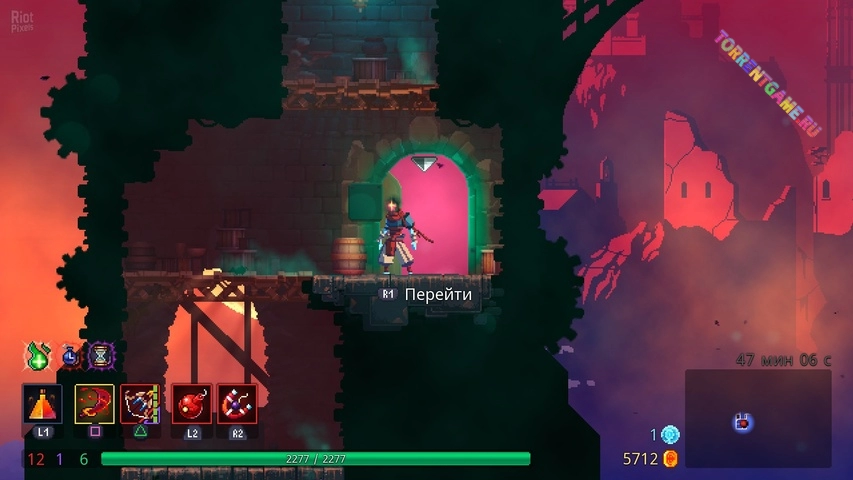The height and width of the screenshot is (480, 853).
Task: Select the bow weapon slot
Action: [140, 404]
